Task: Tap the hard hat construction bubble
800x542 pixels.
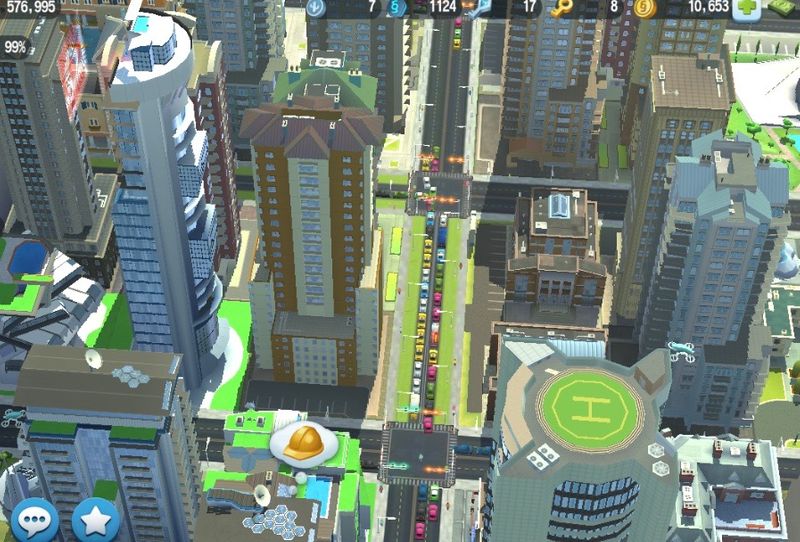Action: (302, 444)
